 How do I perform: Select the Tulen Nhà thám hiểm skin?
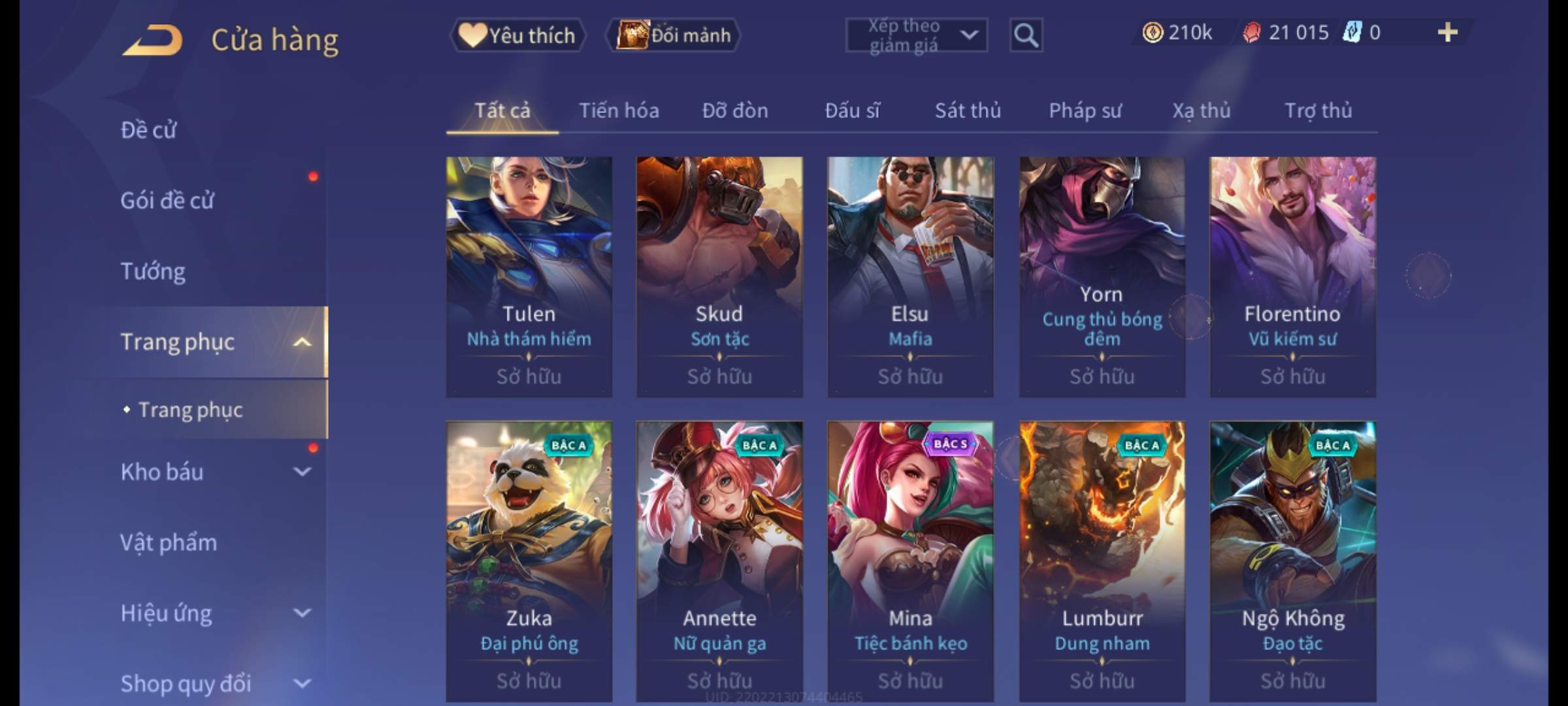529,276
